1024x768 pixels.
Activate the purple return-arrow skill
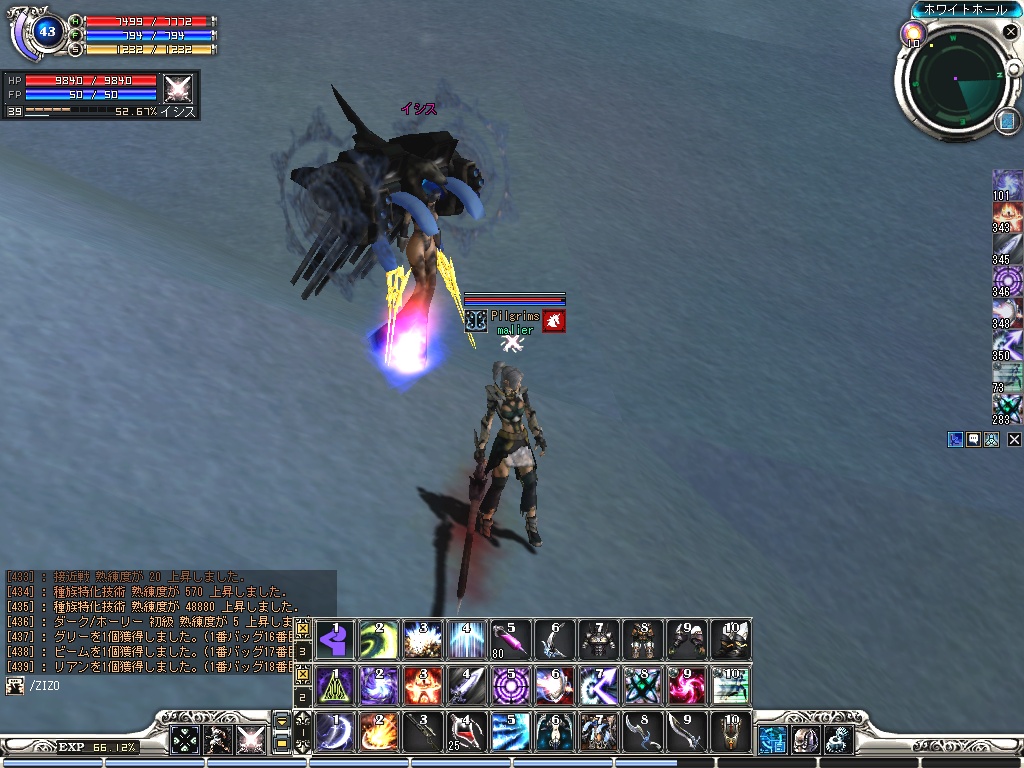point(335,638)
